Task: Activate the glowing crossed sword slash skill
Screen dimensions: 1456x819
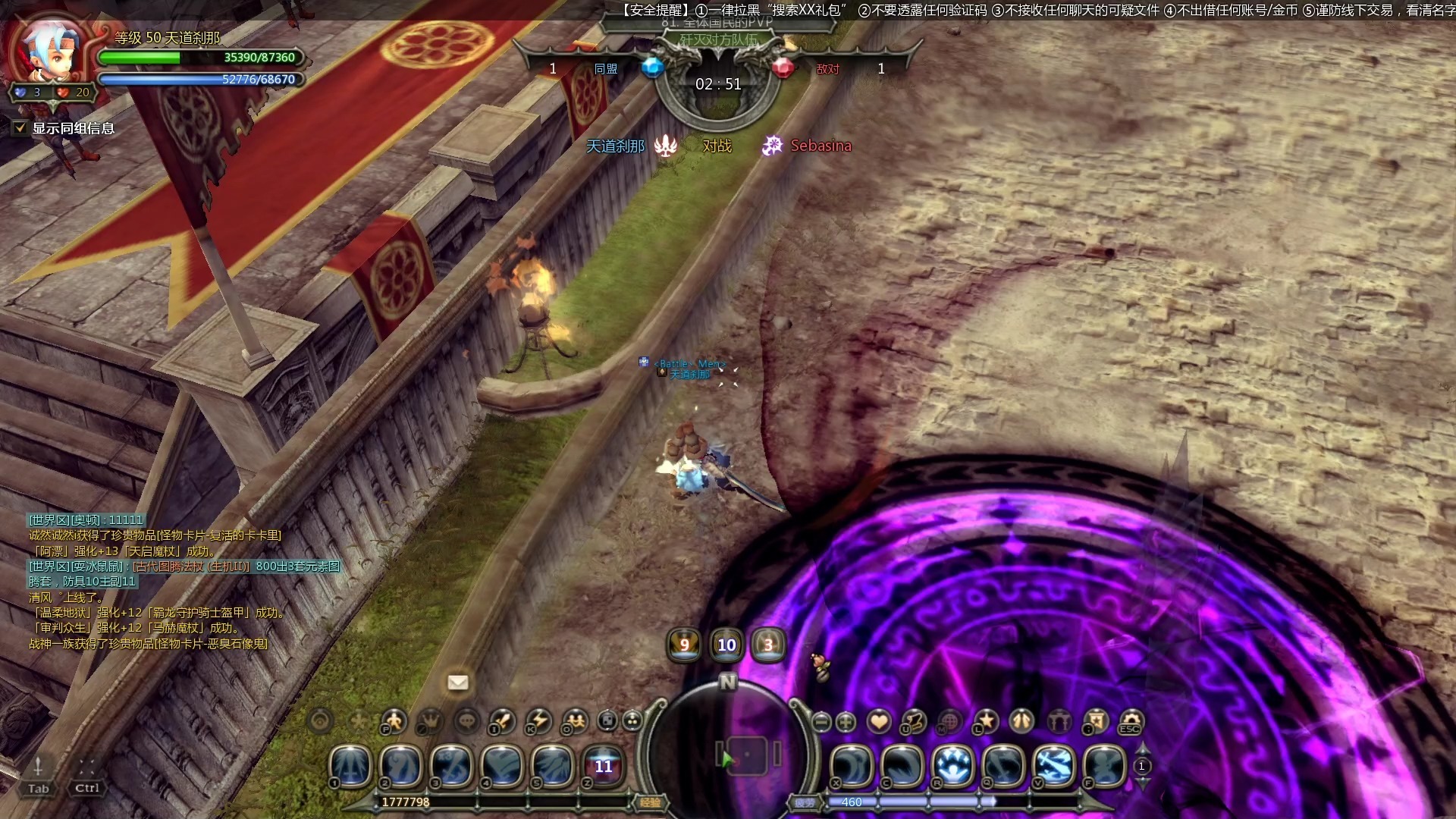Action: tap(1054, 766)
